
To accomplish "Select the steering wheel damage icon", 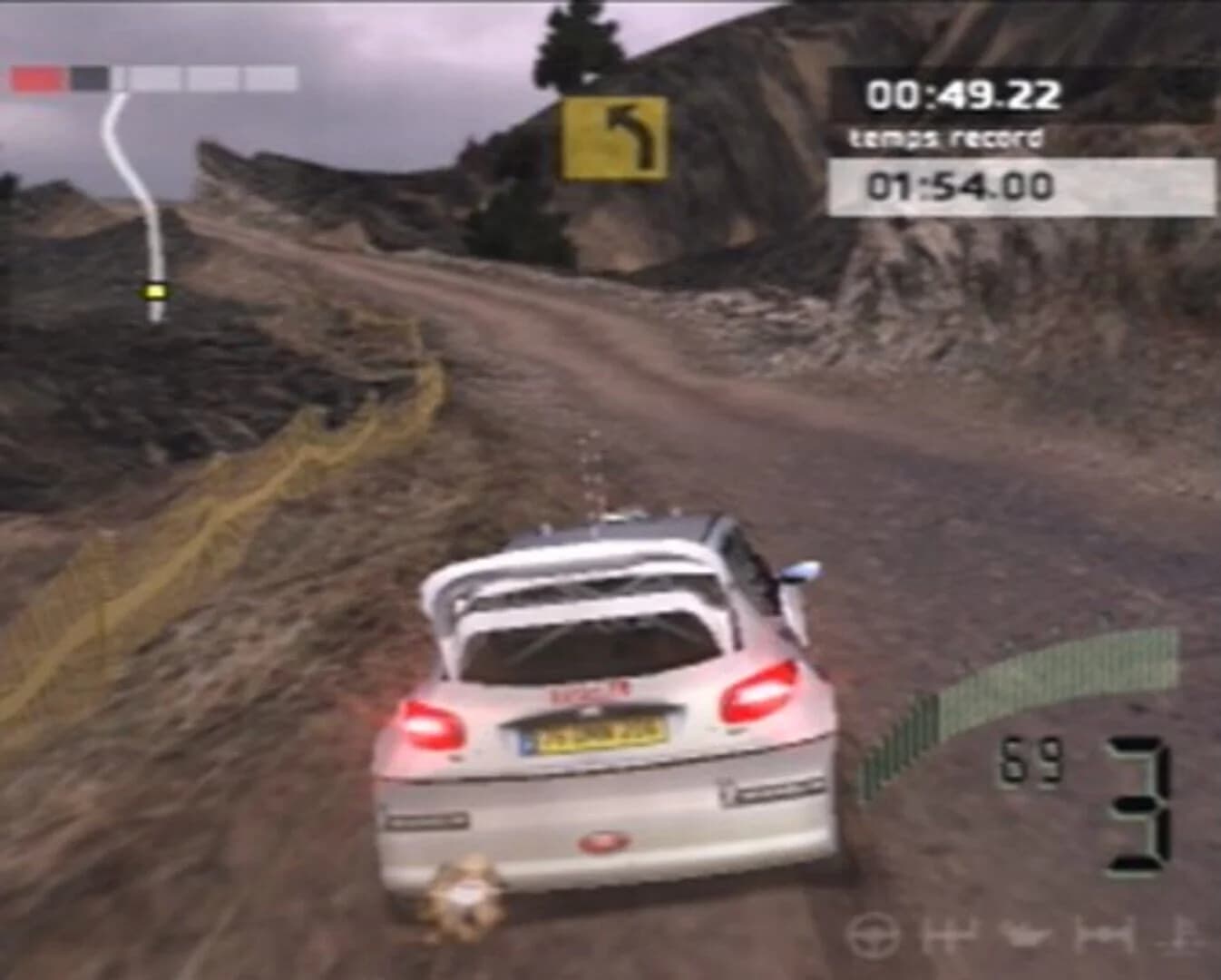I will click(x=874, y=937).
